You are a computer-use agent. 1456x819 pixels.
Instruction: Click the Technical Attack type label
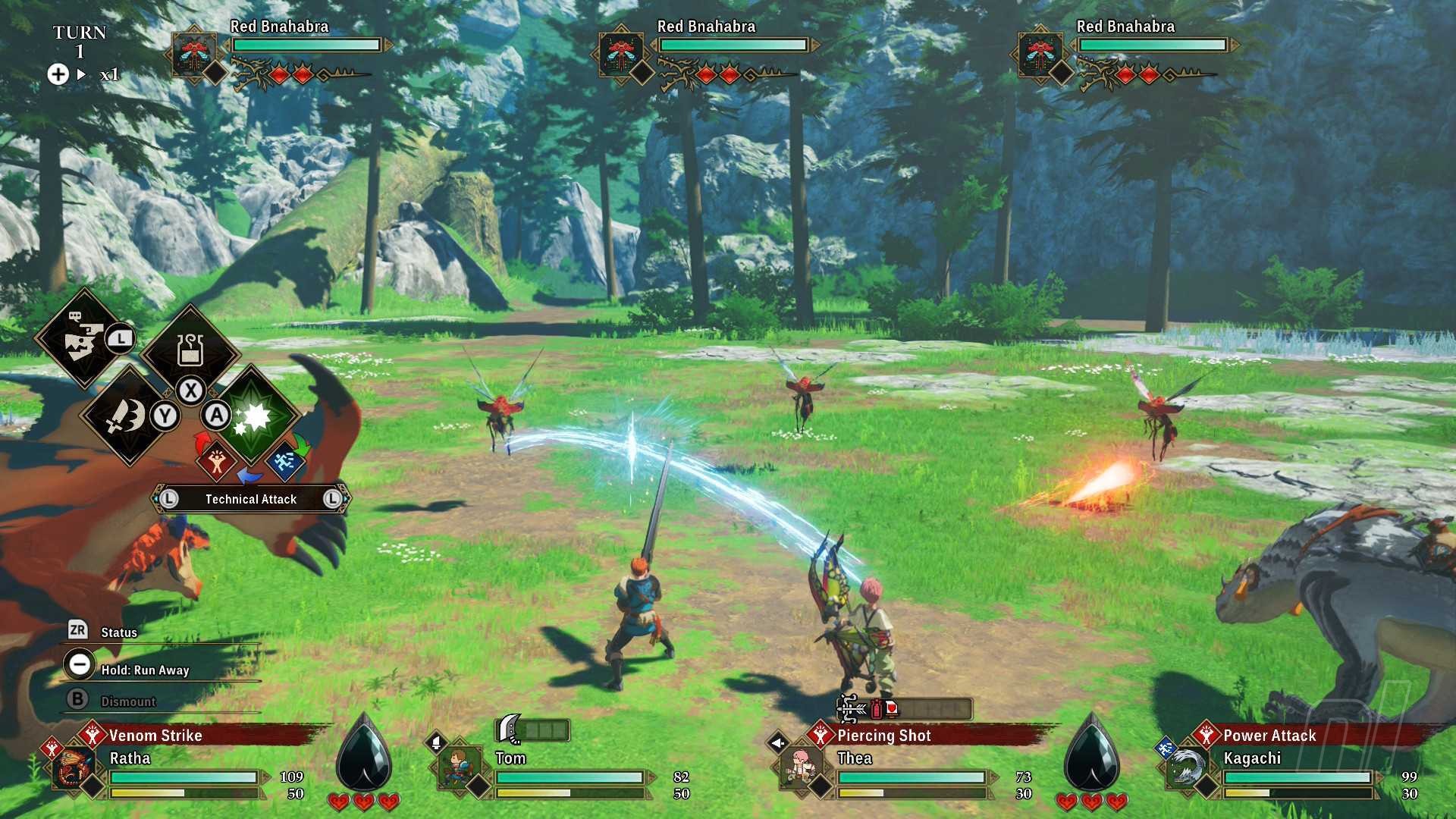pos(251,499)
